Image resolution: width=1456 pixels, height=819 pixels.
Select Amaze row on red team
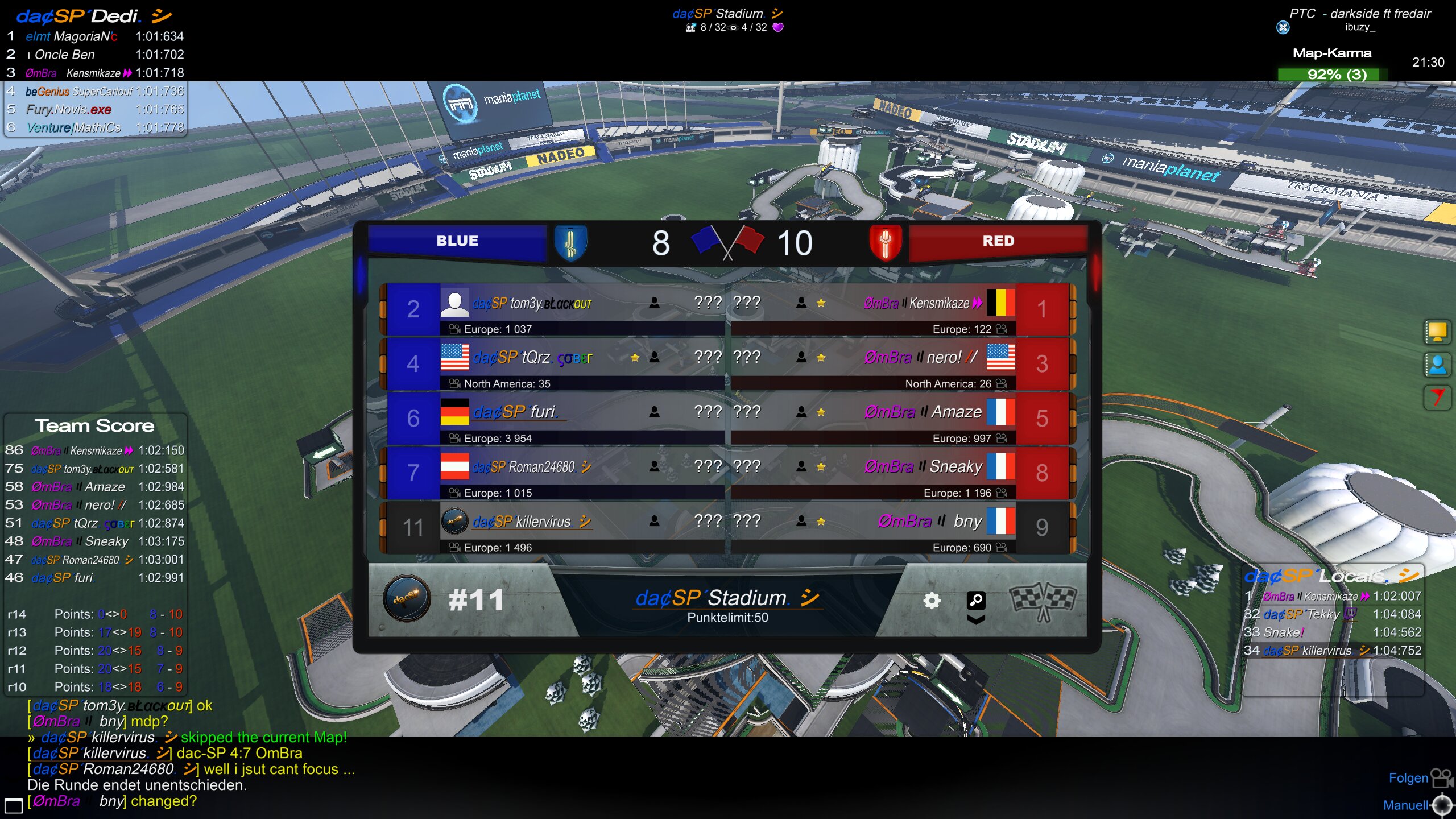pos(923,412)
